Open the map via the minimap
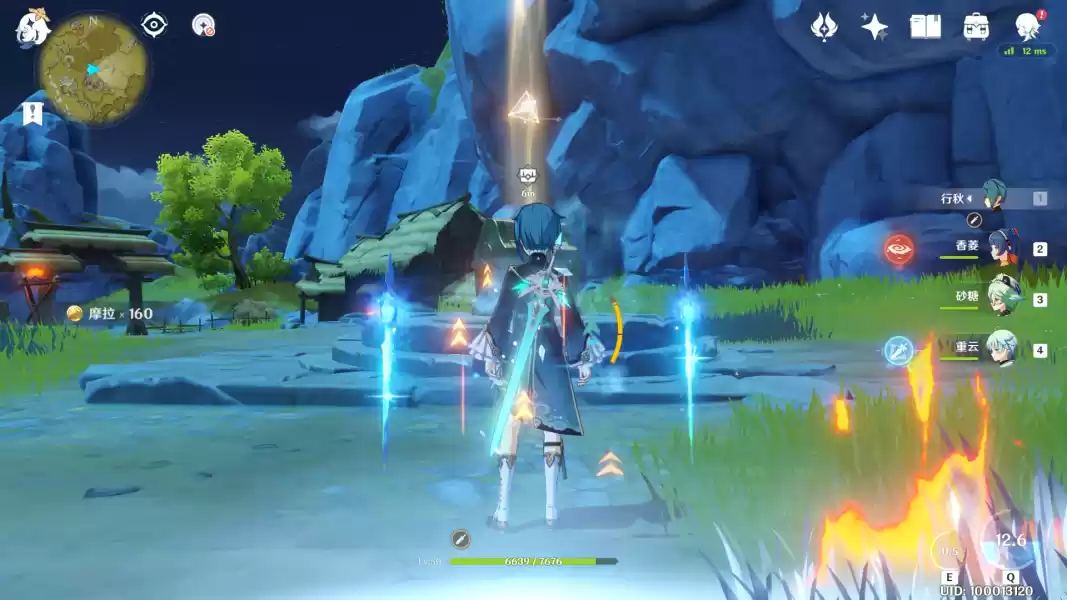The image size is (1067, 600). click(x=93, y=70)
